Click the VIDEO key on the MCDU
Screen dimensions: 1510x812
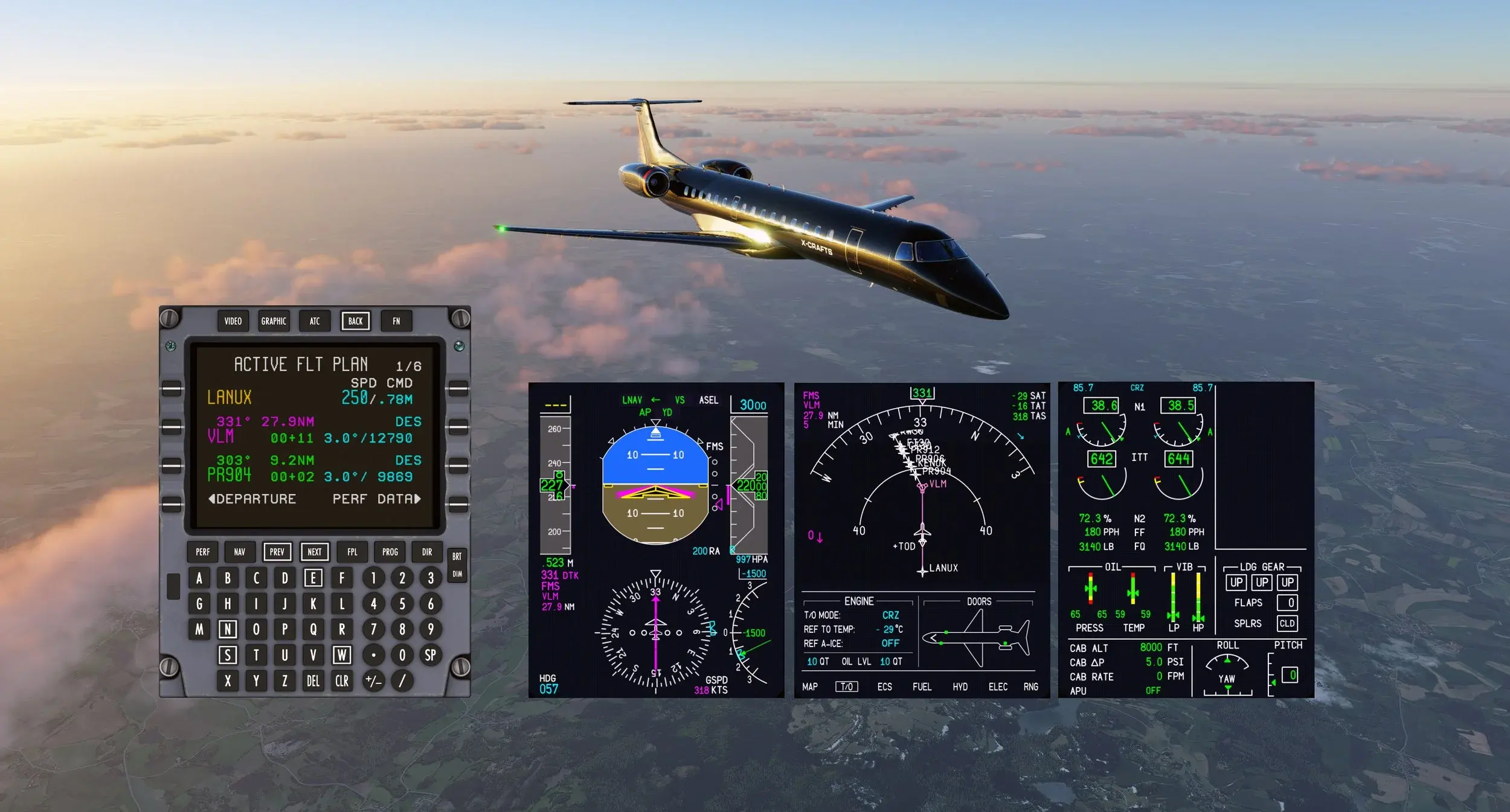click(233, 321)
